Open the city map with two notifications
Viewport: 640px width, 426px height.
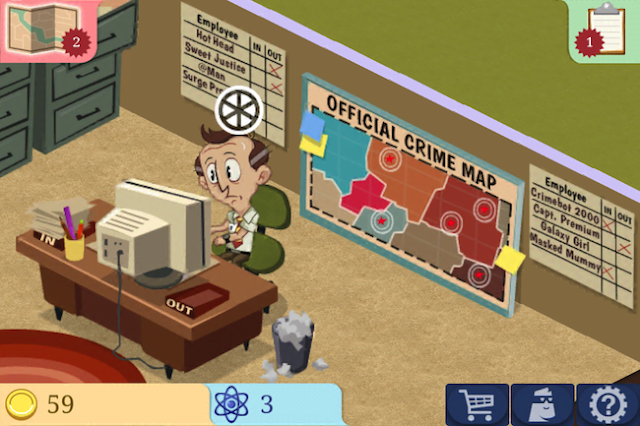pos(40,28)
